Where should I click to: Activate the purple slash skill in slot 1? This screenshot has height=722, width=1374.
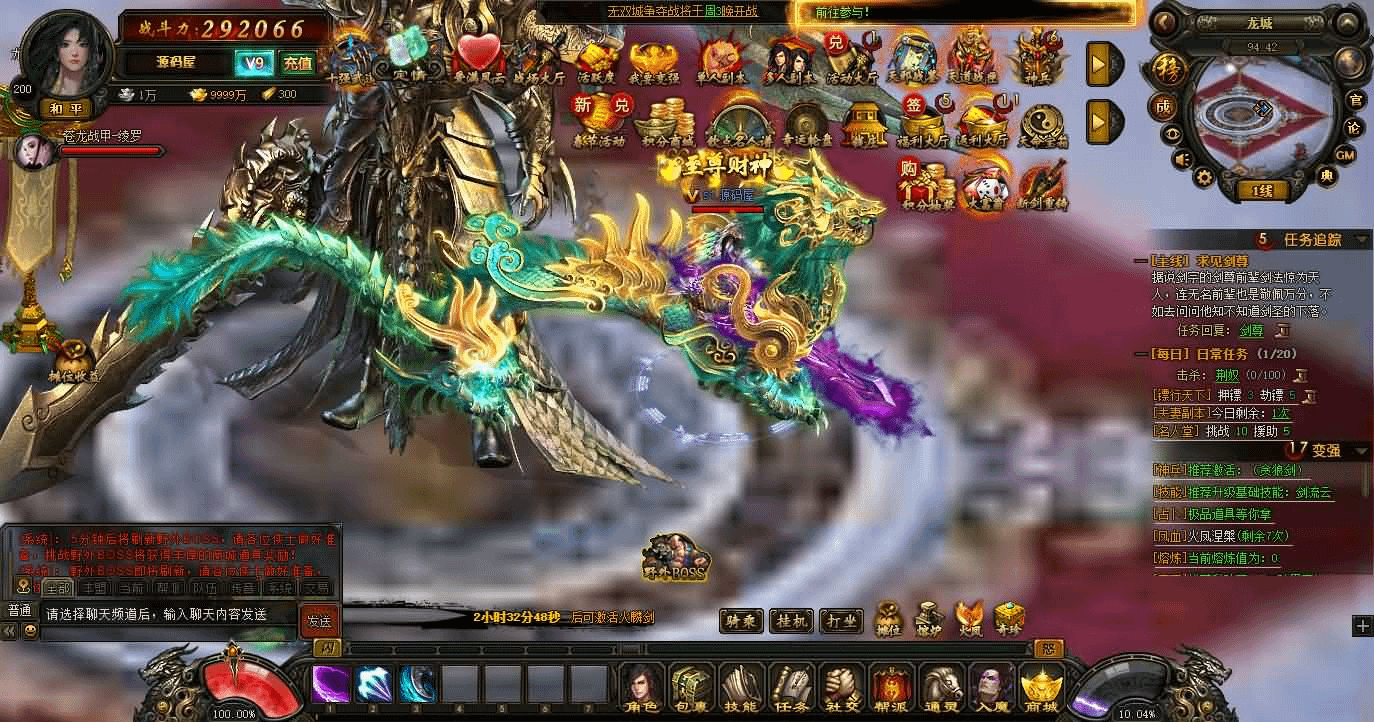tap(331, 685)
